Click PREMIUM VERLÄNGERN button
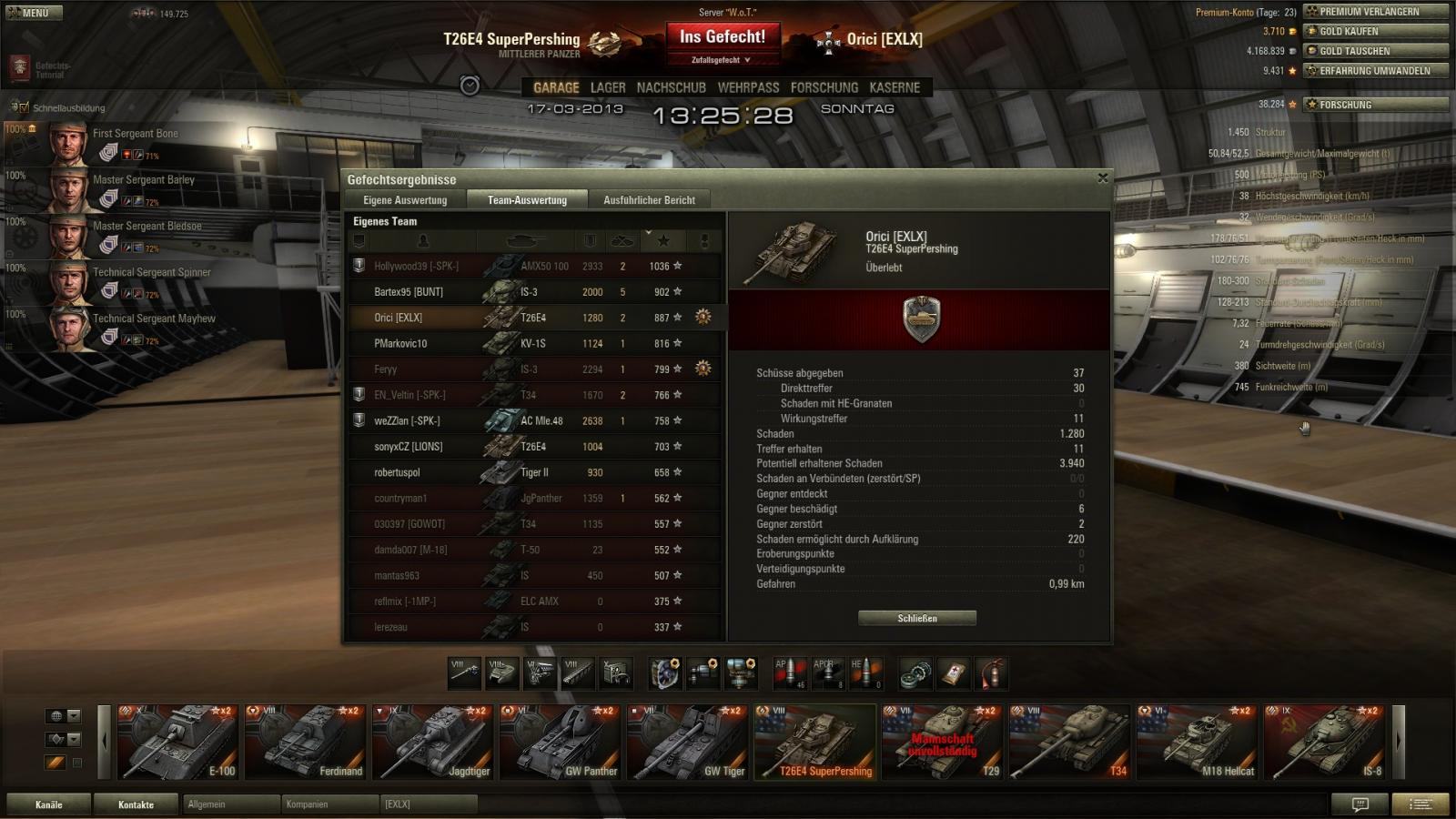The height and width of the screenshot is (819, 1456). point(1375,12)
